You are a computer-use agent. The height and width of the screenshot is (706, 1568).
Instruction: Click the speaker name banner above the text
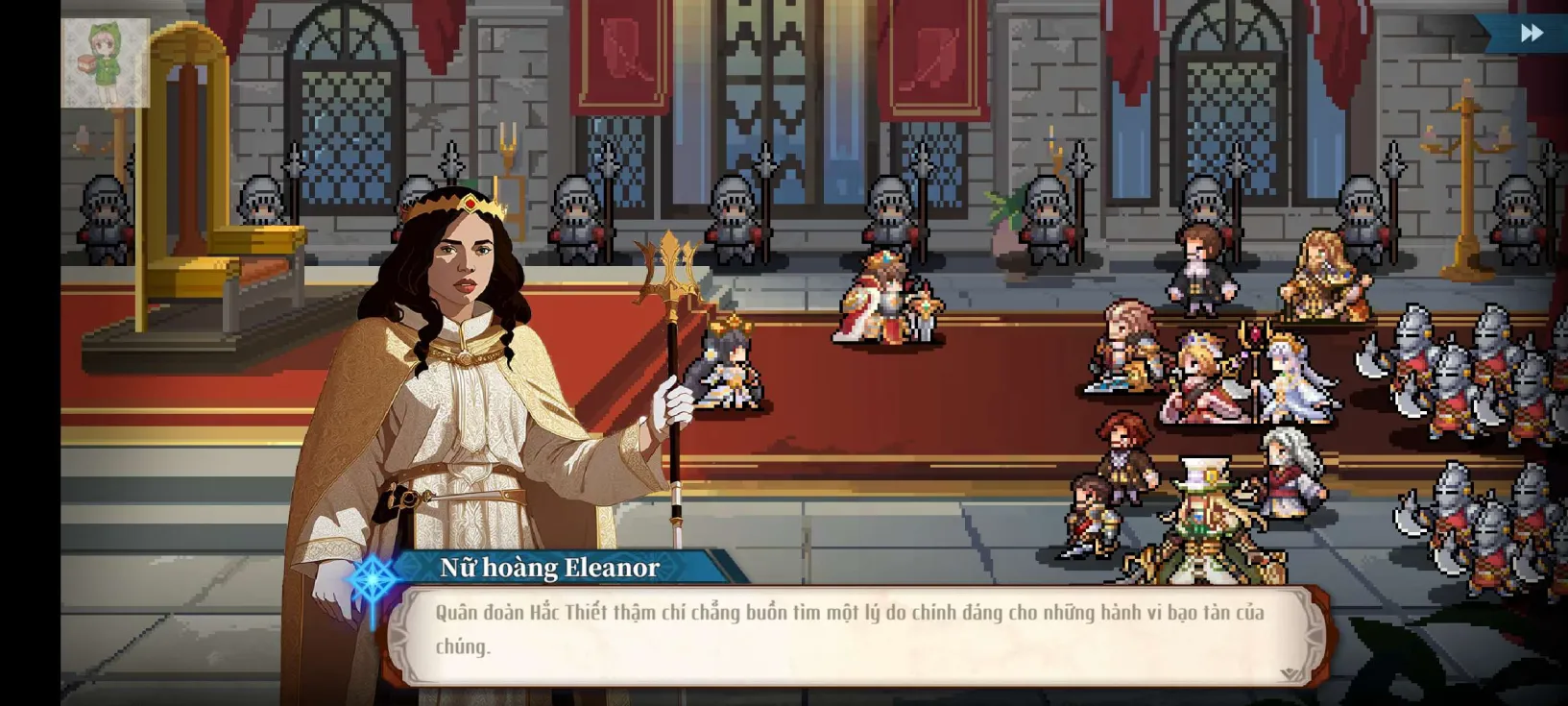(550, 569)
